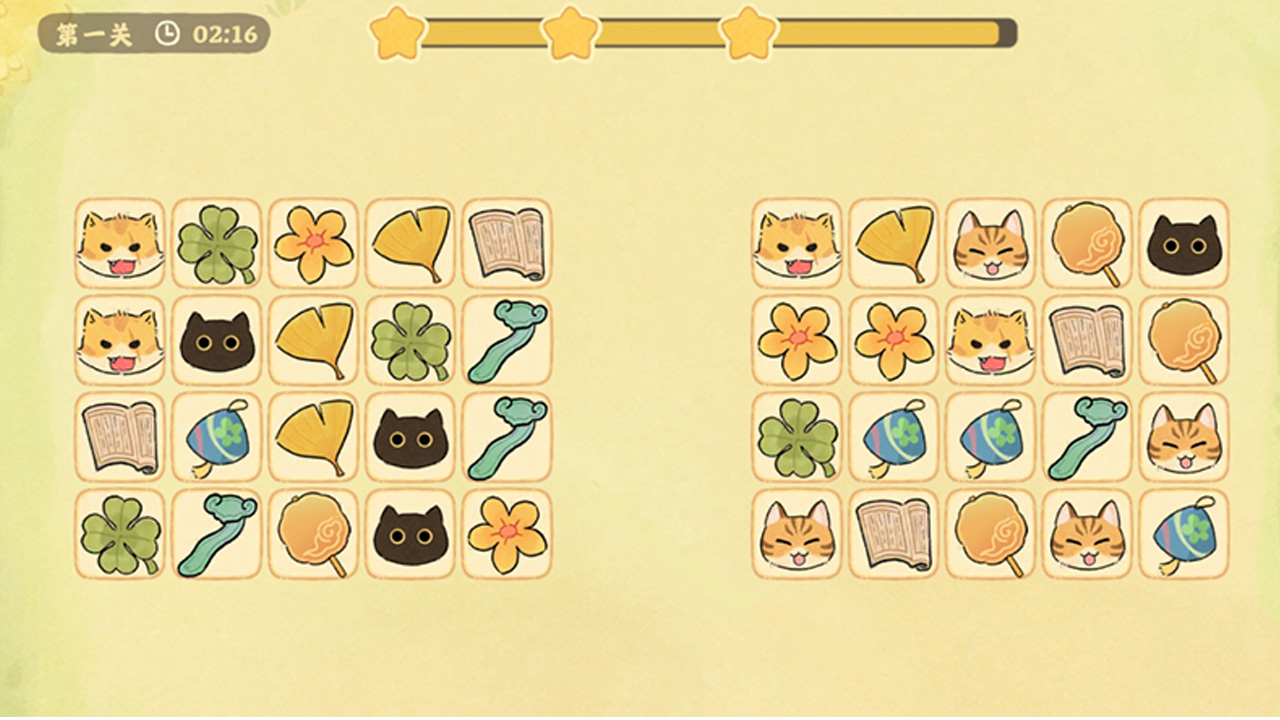Select the blue wind chime tile on left board

coord(216,437)
